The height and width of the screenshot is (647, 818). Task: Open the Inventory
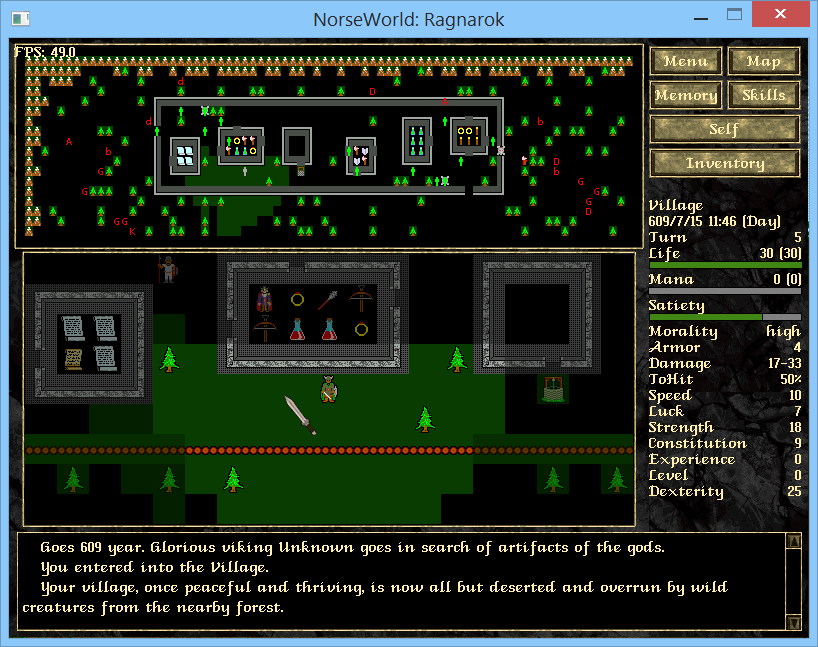tap(724, 163)
